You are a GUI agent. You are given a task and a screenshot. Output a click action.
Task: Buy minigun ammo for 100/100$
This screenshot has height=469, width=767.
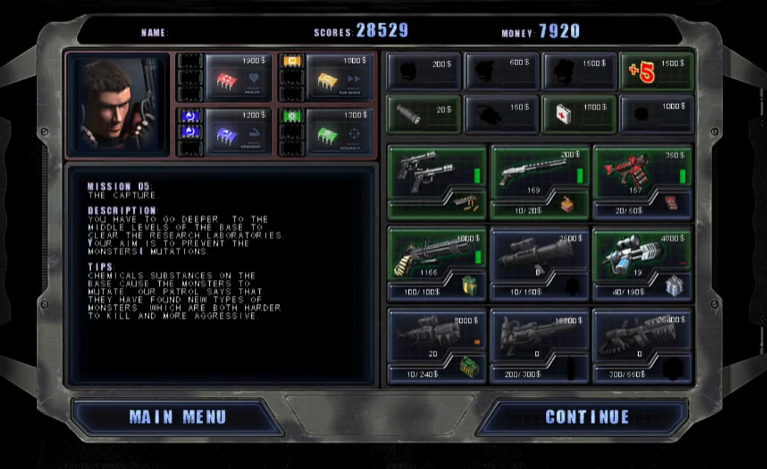tap(437, 290)
